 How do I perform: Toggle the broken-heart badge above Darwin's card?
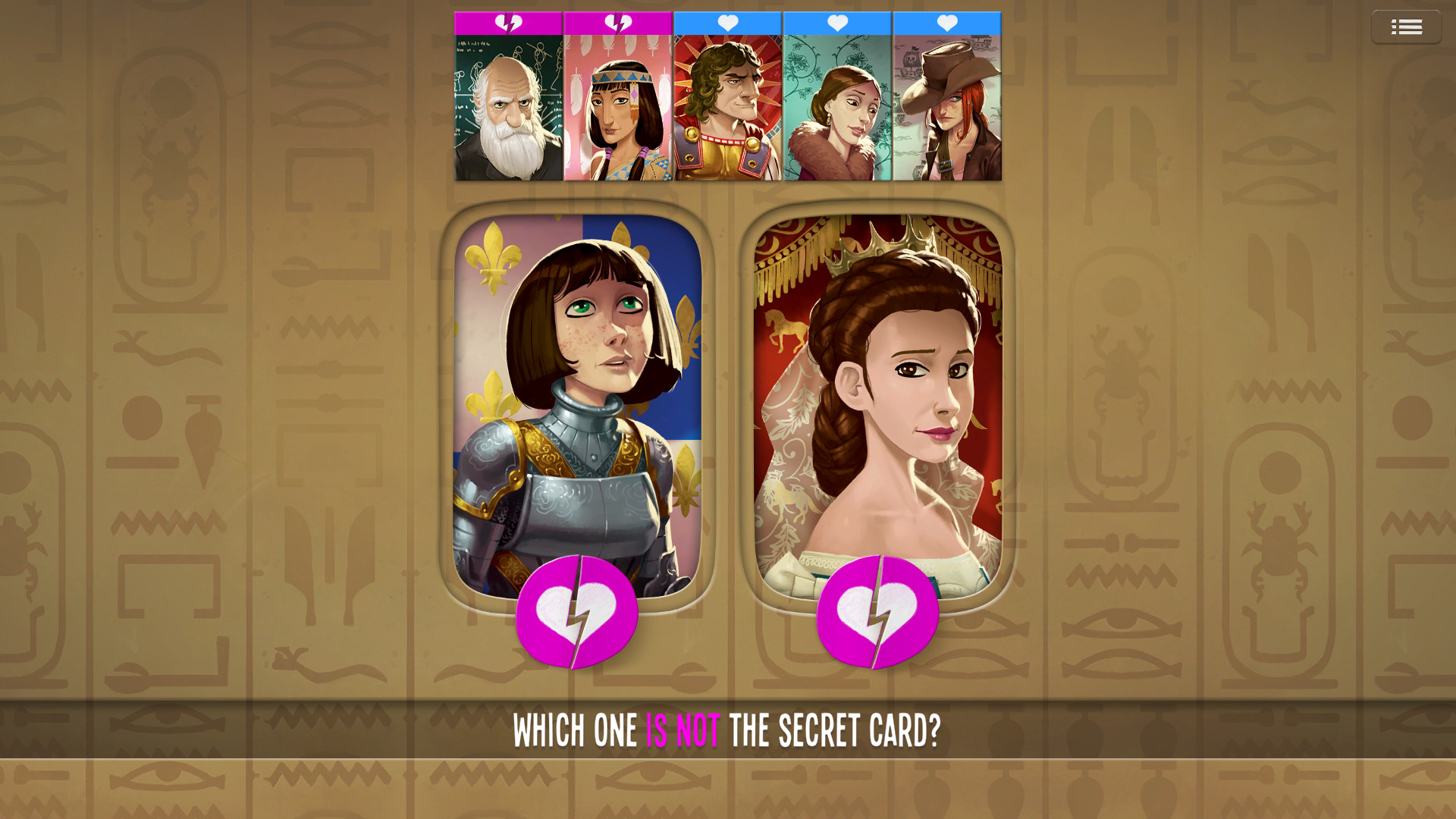click(x=507, y=24)
